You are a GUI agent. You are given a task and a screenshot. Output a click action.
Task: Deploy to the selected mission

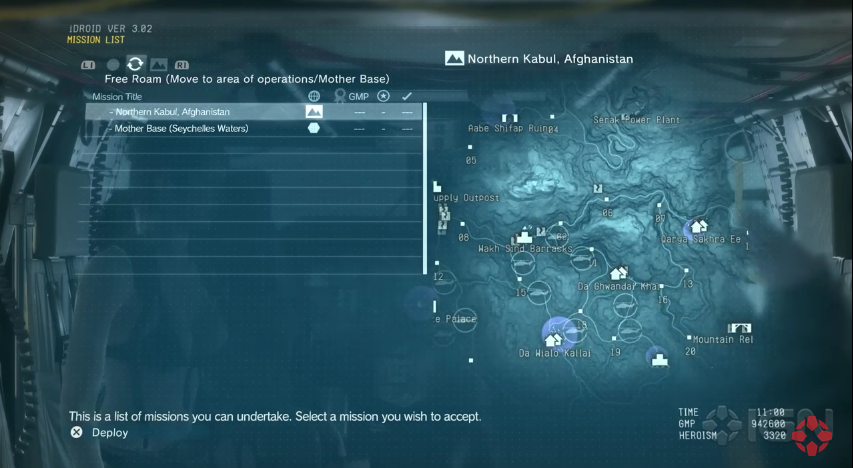(76, 433)
